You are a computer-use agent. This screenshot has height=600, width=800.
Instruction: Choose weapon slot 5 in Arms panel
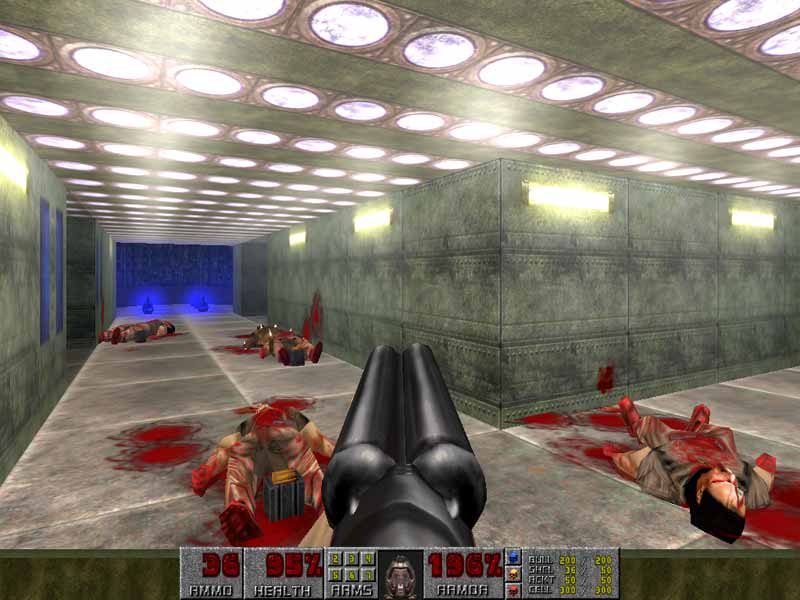[x=338, y=574]
